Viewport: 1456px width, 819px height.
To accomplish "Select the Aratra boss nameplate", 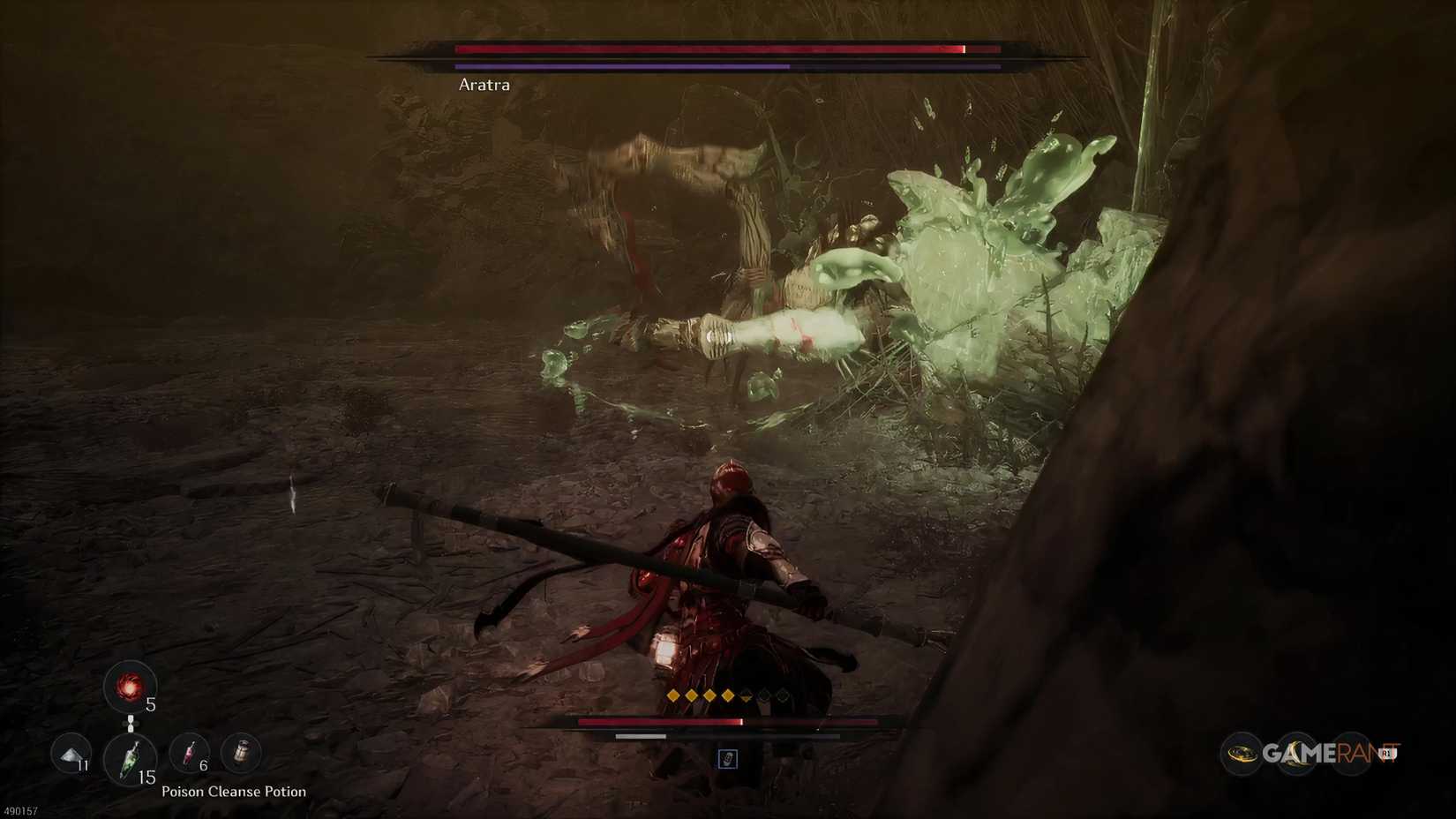I will point(484,85).
